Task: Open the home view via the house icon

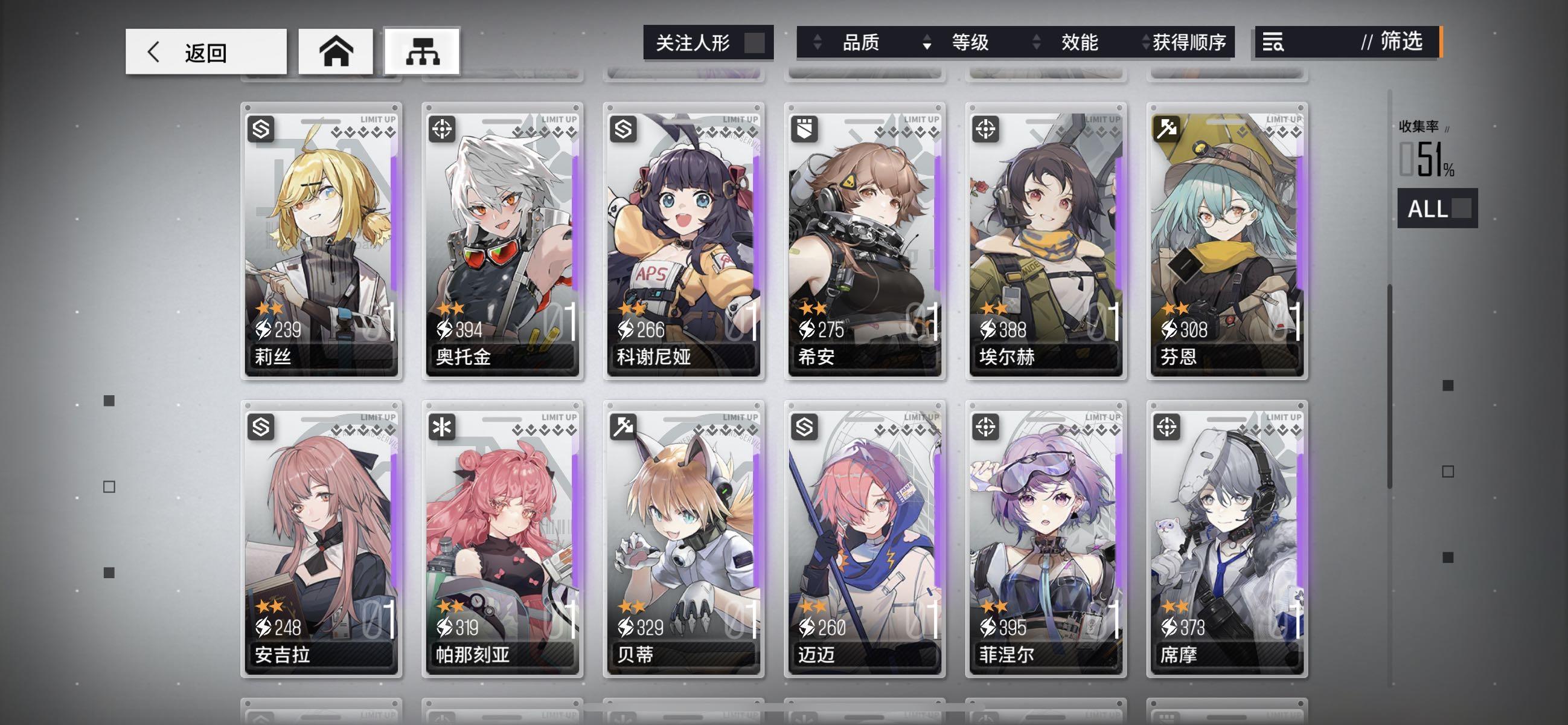Action: click(x=335, y=51)
